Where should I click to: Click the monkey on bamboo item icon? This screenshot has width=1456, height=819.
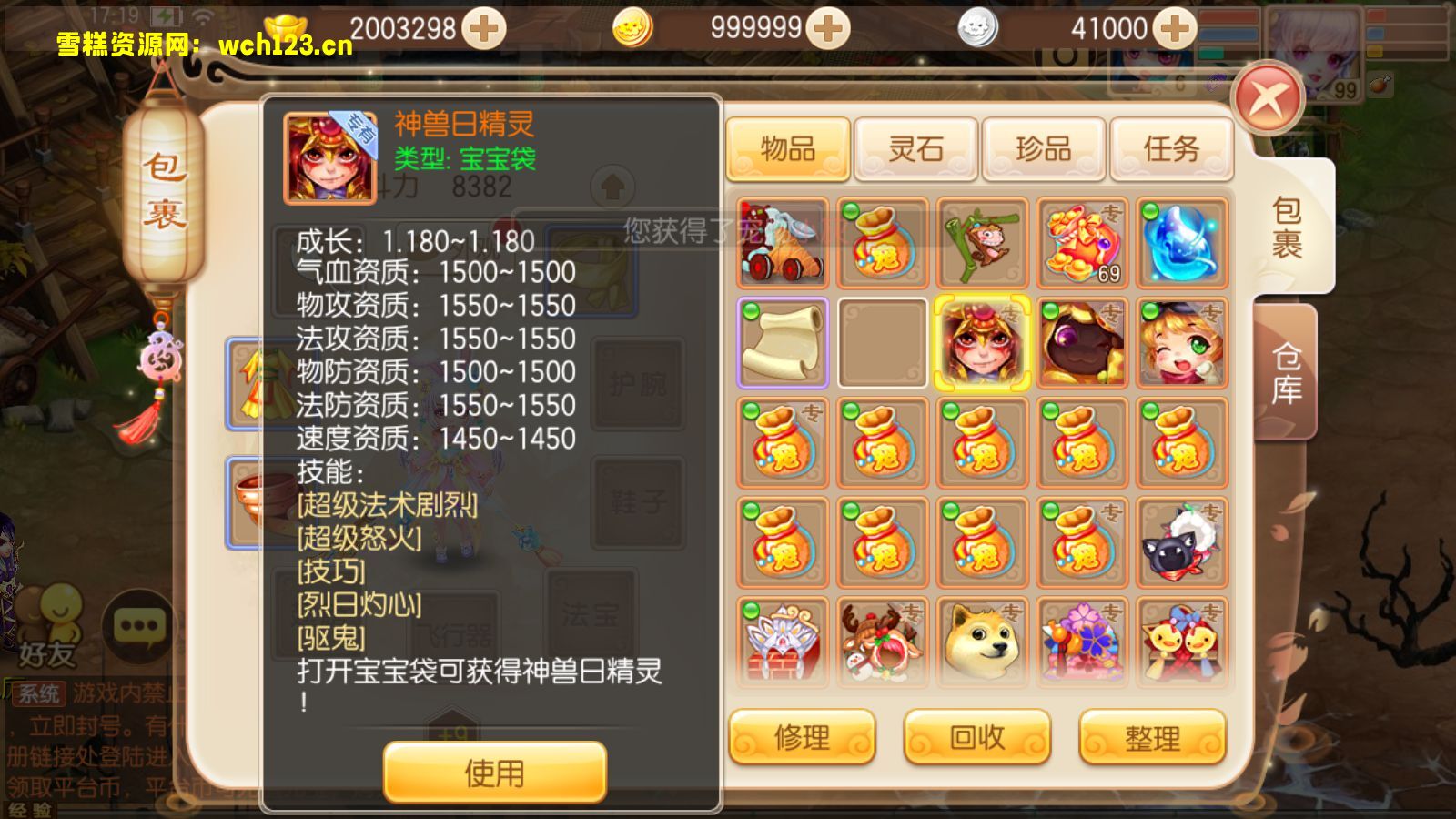click(981, 242)
